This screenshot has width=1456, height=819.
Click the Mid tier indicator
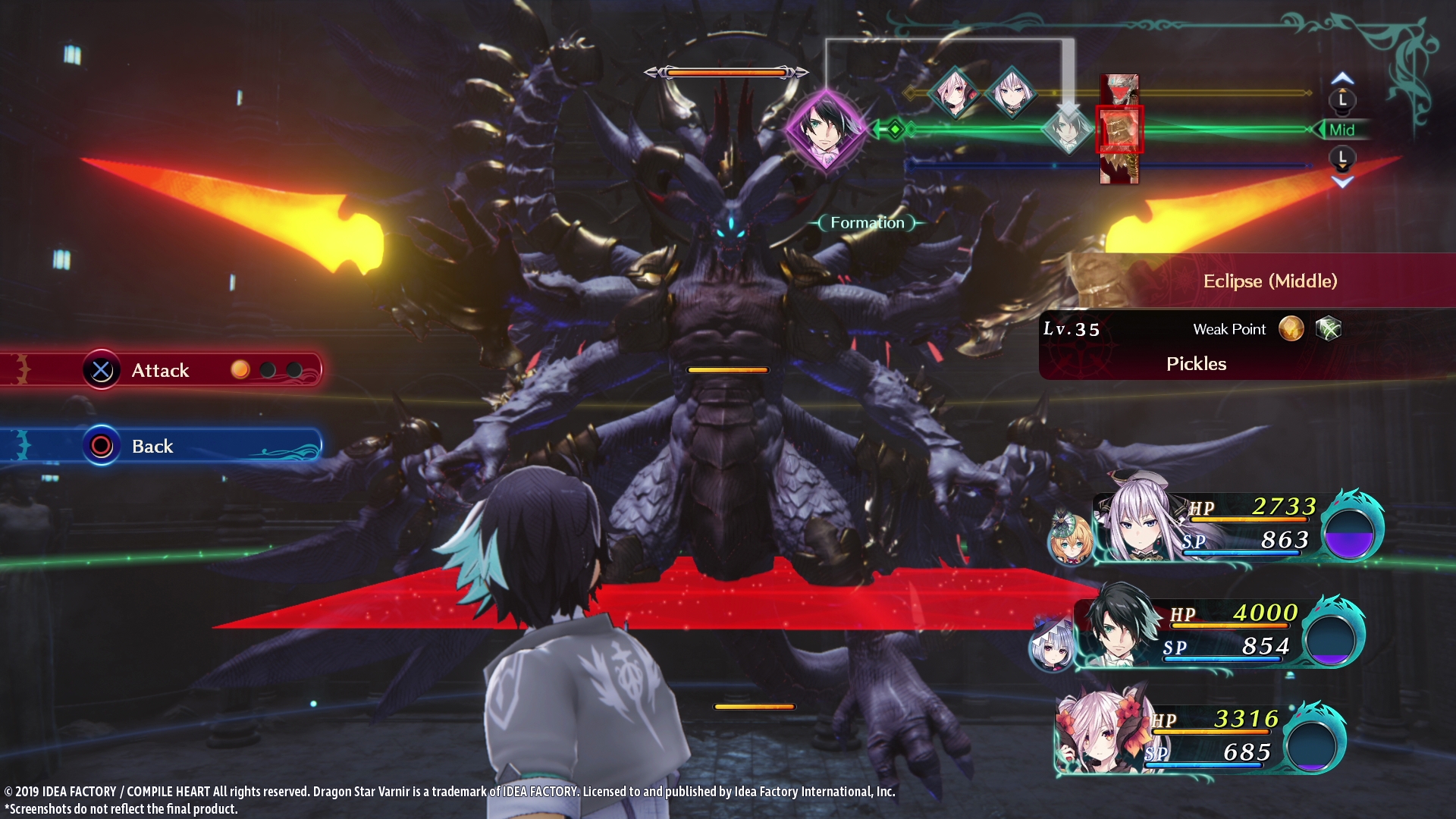coord(1341,130)
